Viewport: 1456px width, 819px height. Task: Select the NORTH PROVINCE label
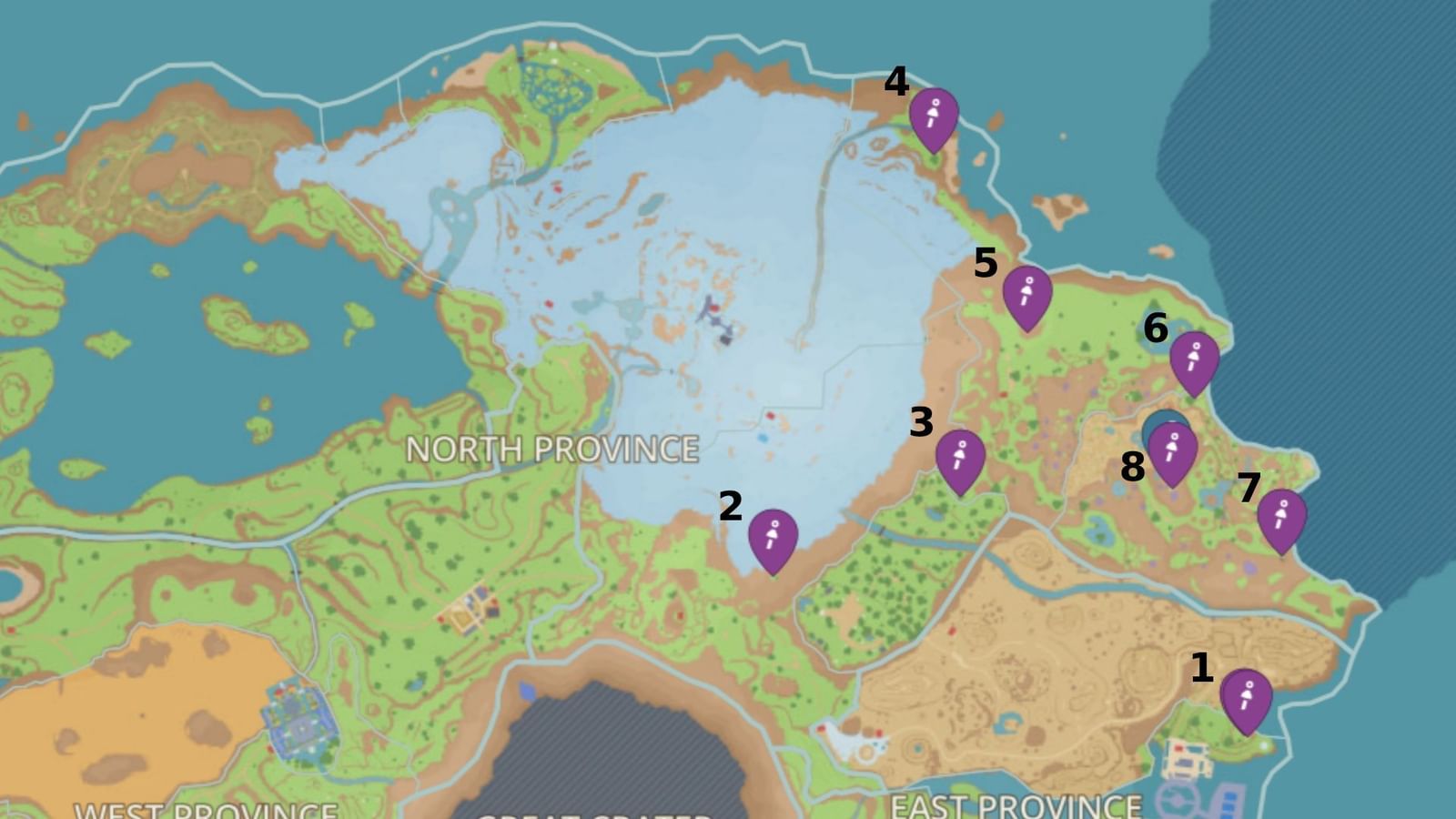pyautogui.click(x=553, y=448)
